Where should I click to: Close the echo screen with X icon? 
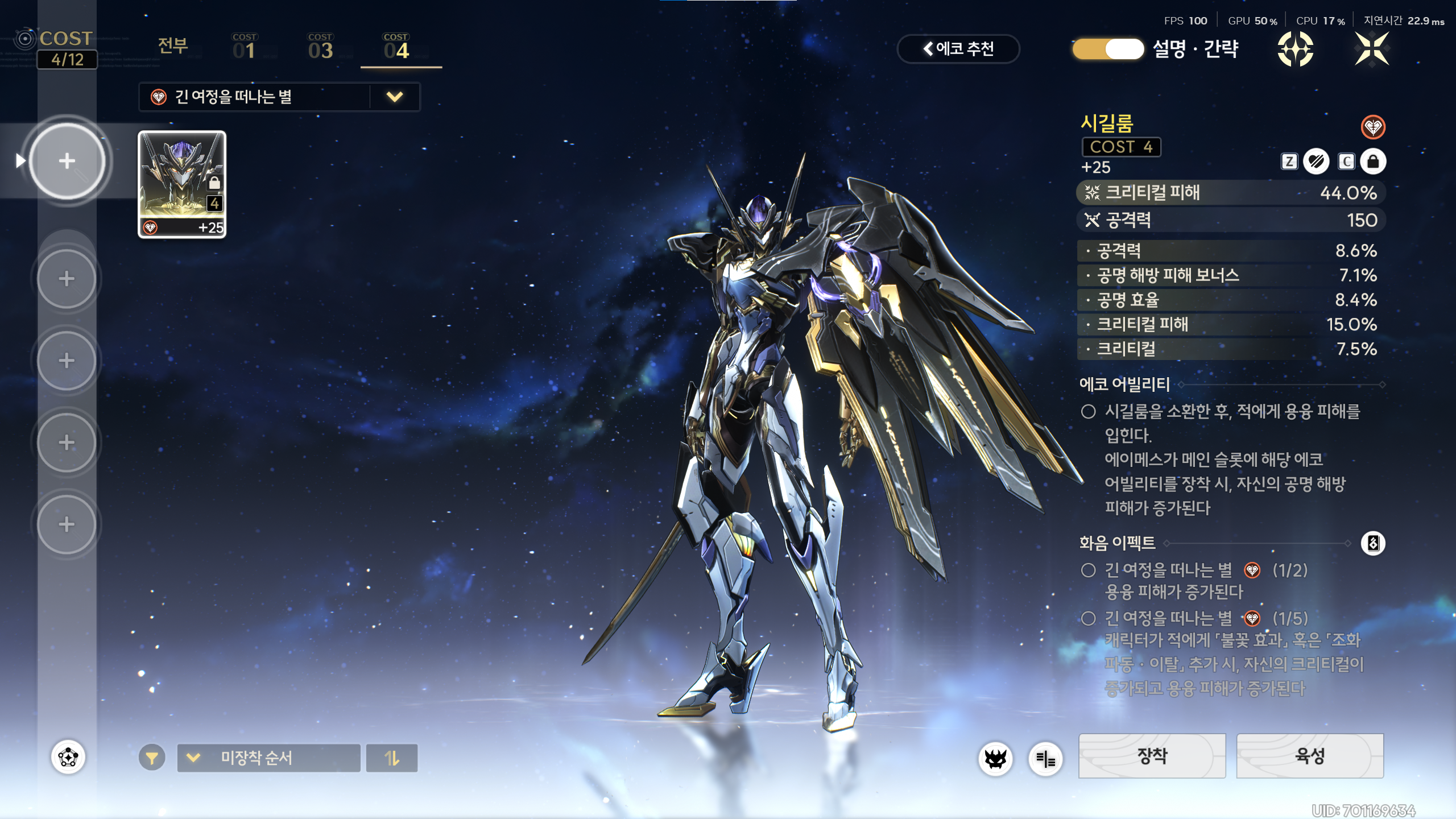tap(1372, 49)
